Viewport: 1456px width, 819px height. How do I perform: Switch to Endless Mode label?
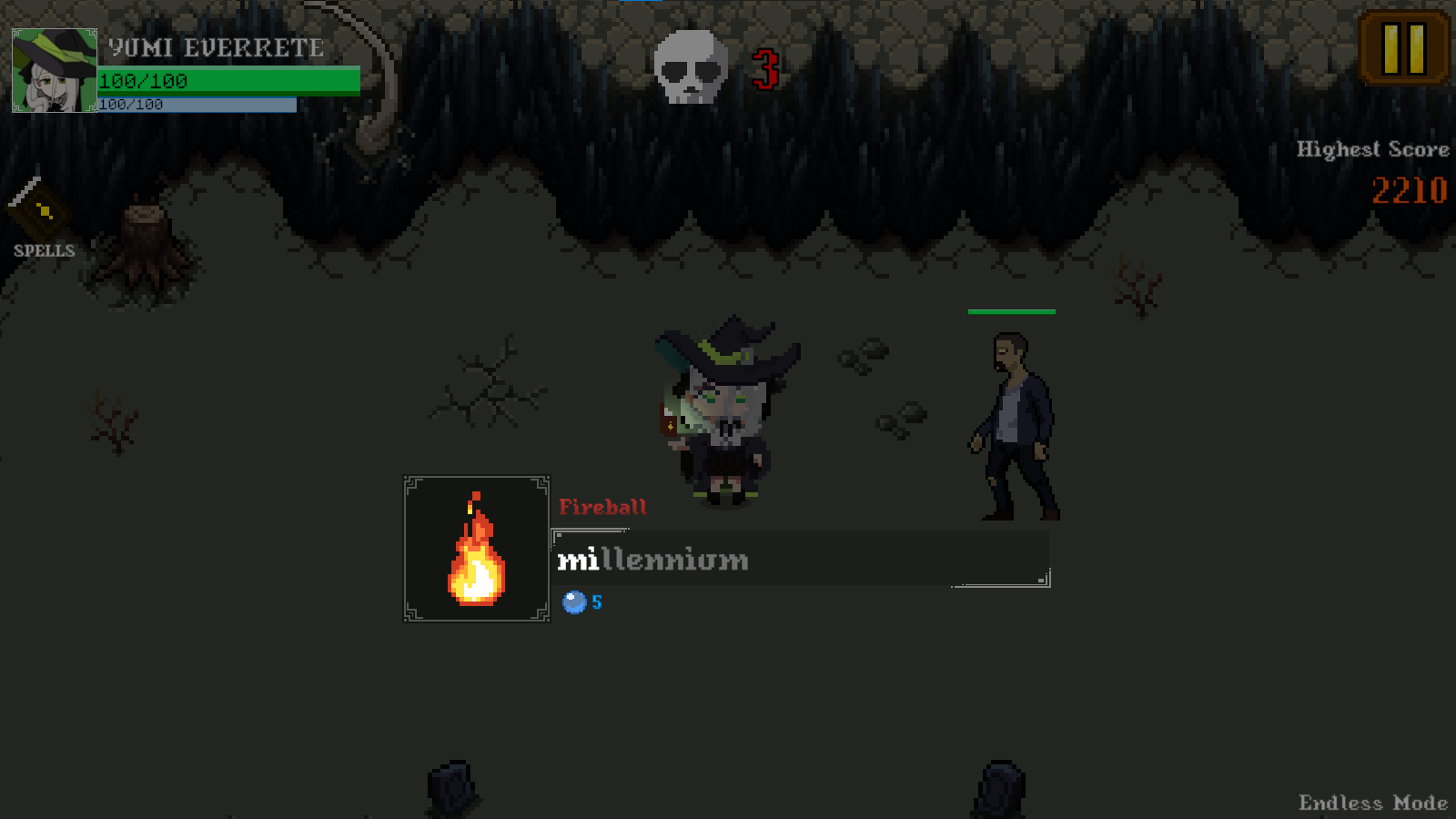point(1372,804)
